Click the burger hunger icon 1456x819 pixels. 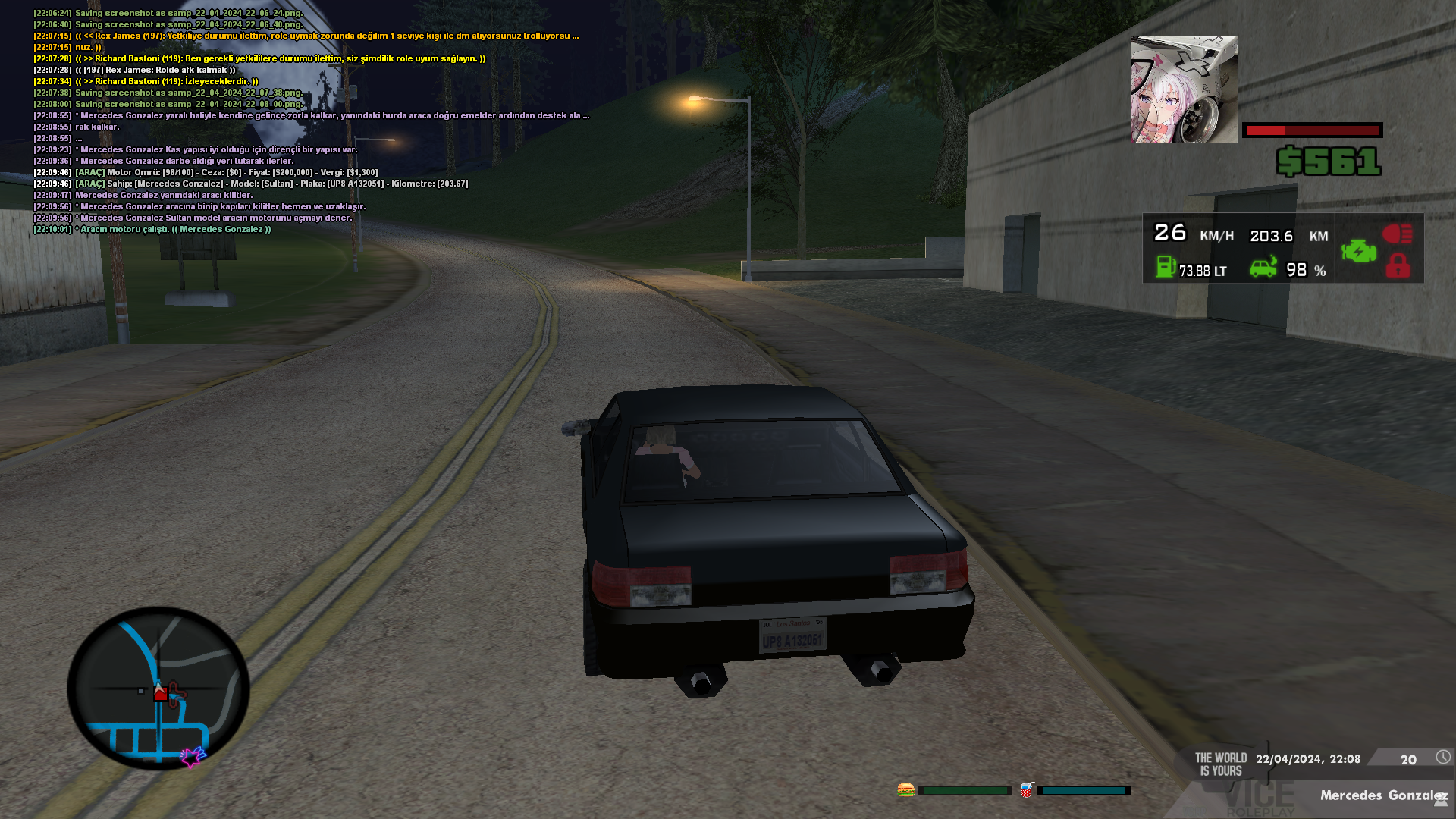point(905,790)
